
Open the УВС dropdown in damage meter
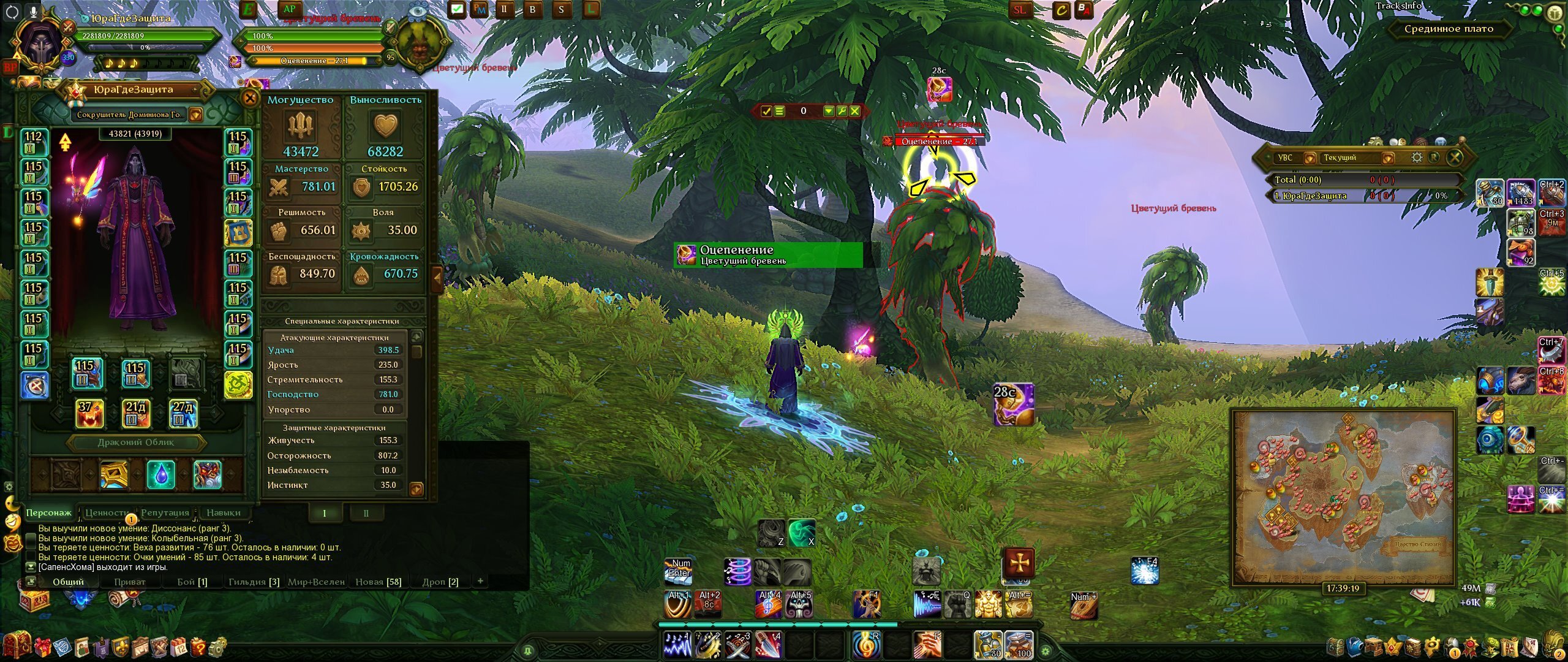point(1309,158)
